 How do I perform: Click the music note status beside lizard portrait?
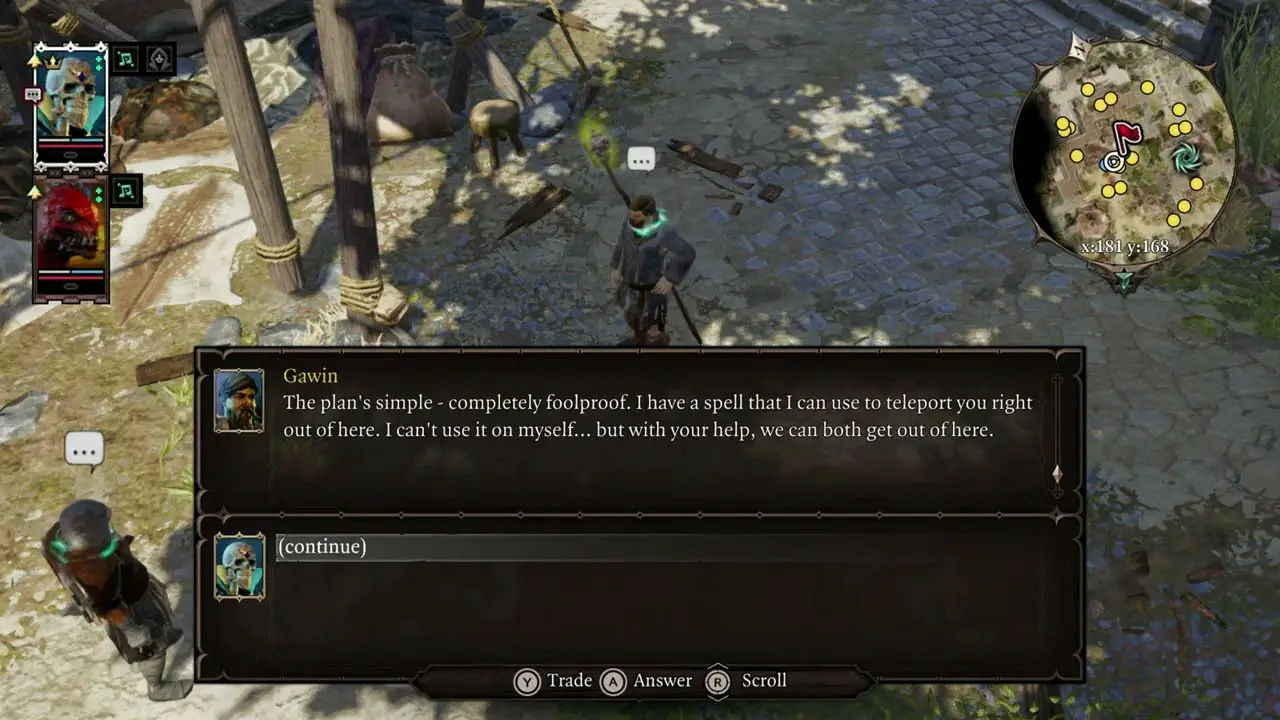tap(126, 189)
